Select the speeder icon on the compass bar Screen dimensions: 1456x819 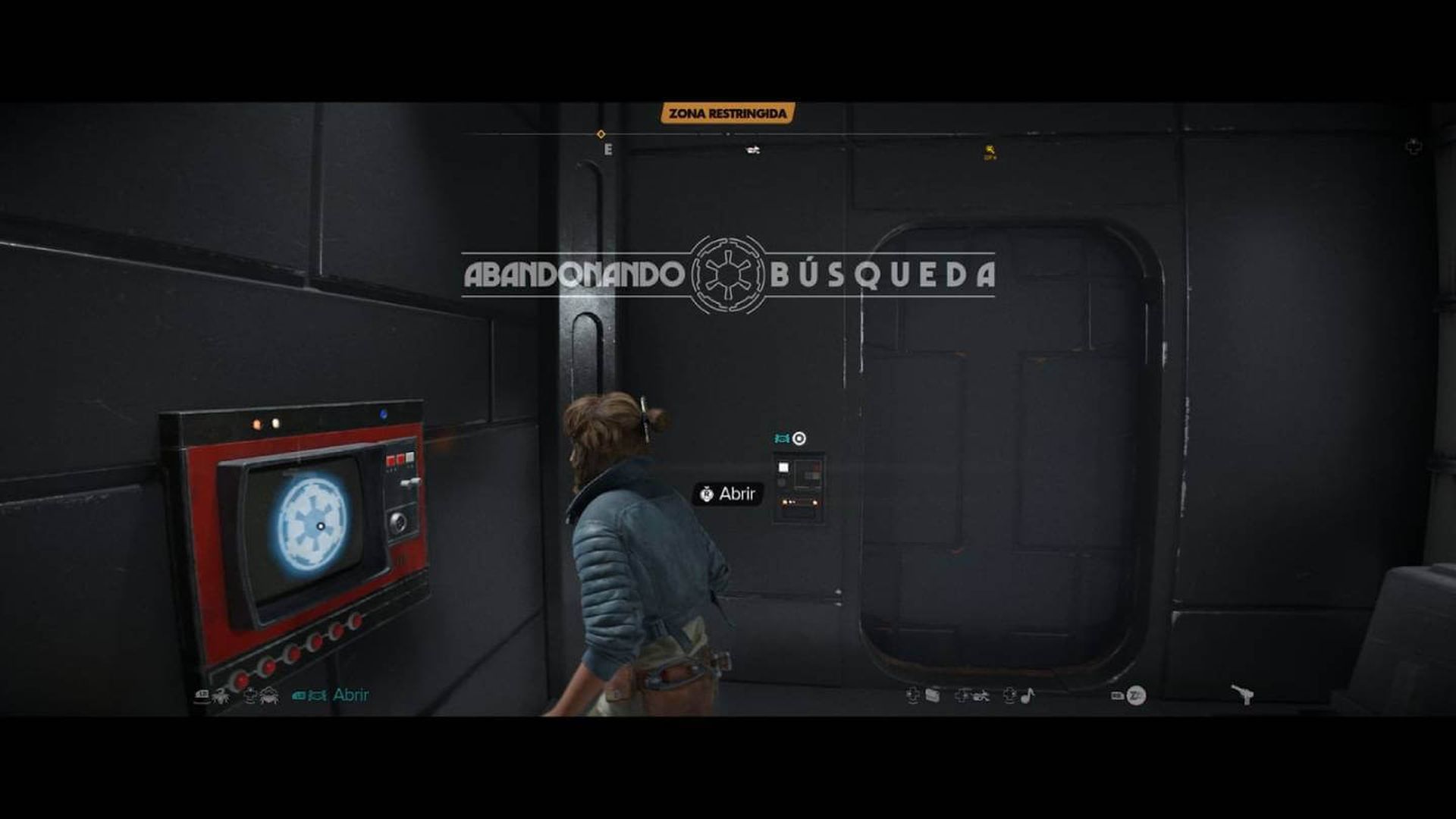751,149
